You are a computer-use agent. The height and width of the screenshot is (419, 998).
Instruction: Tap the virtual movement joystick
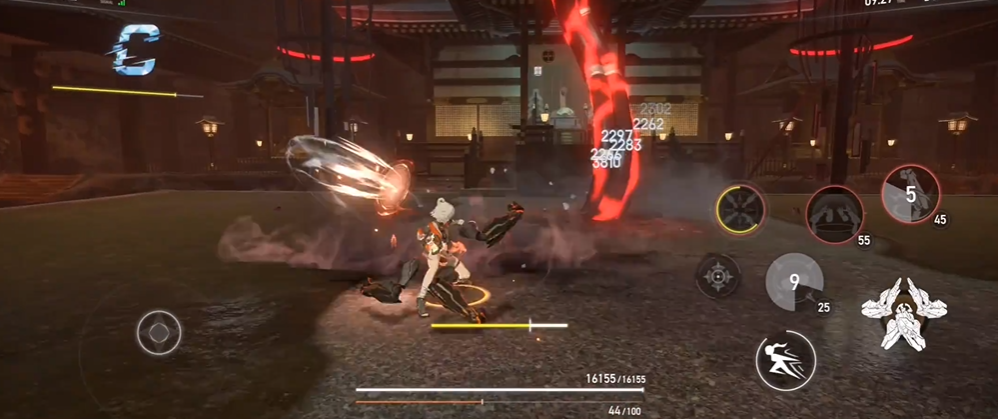159,332
